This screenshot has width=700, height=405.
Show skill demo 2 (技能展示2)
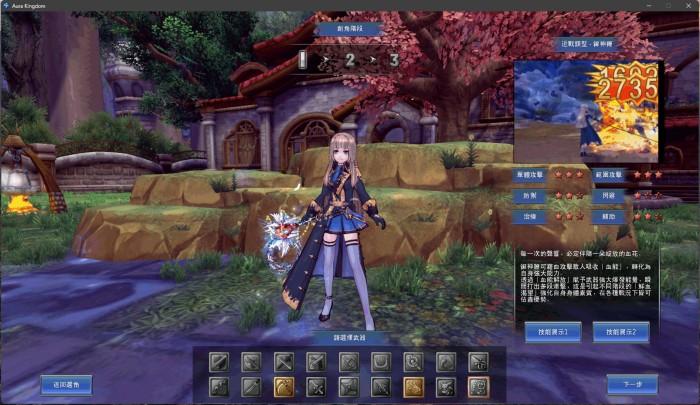620,331
